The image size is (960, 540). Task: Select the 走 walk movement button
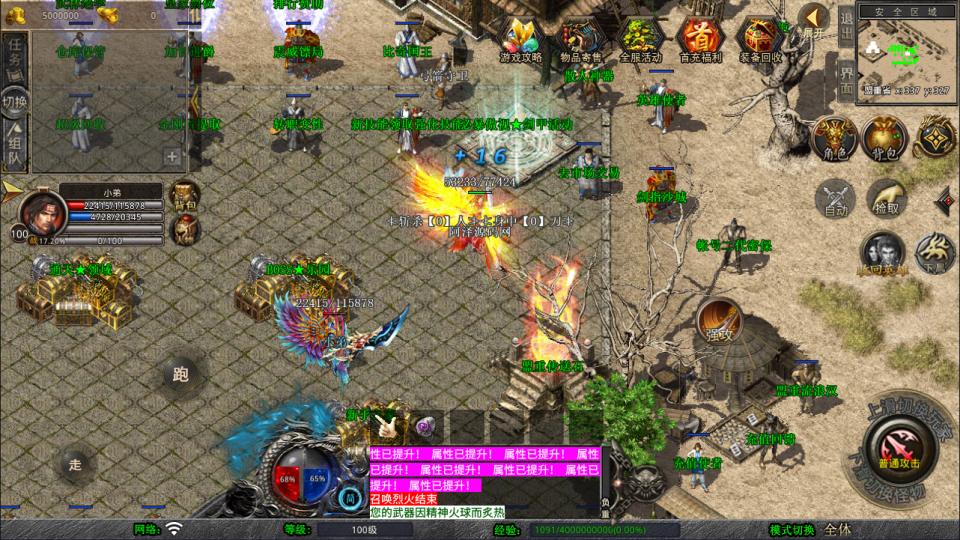tap(75, 463)
